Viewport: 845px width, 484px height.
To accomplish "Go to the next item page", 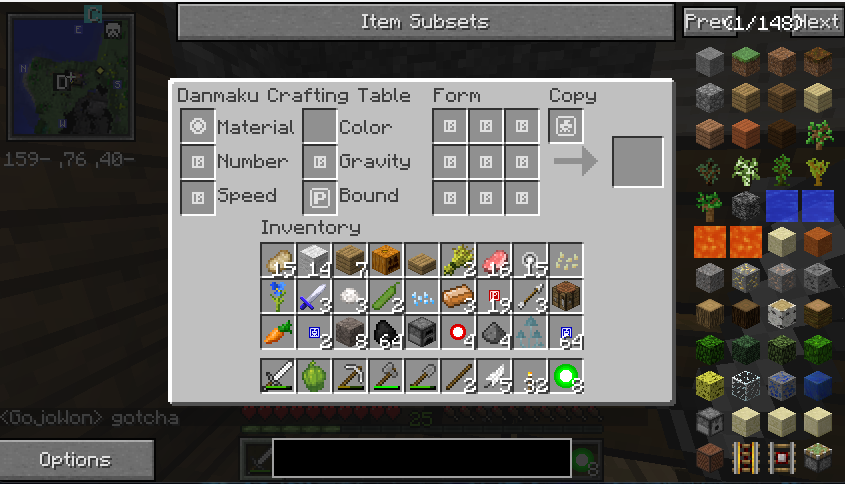I will 818,22.
